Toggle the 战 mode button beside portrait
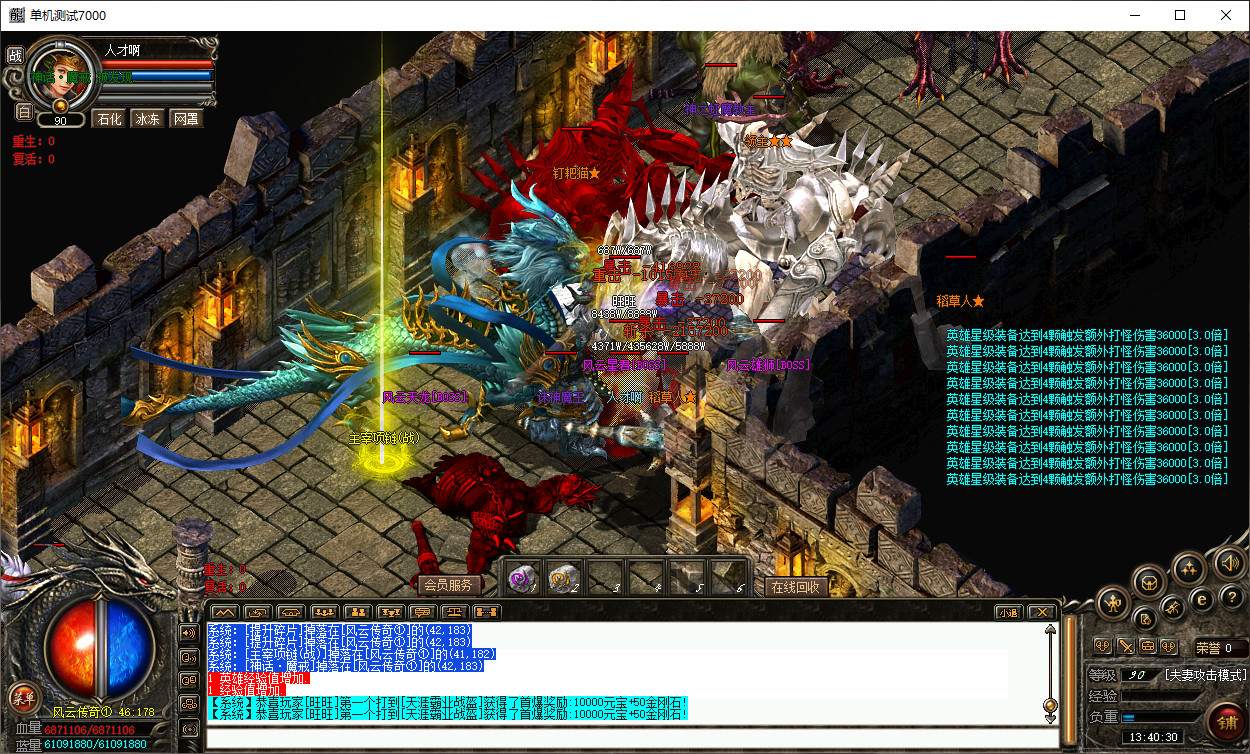The width and height of the screenshot is (1250, 754). tap(15, 55)
